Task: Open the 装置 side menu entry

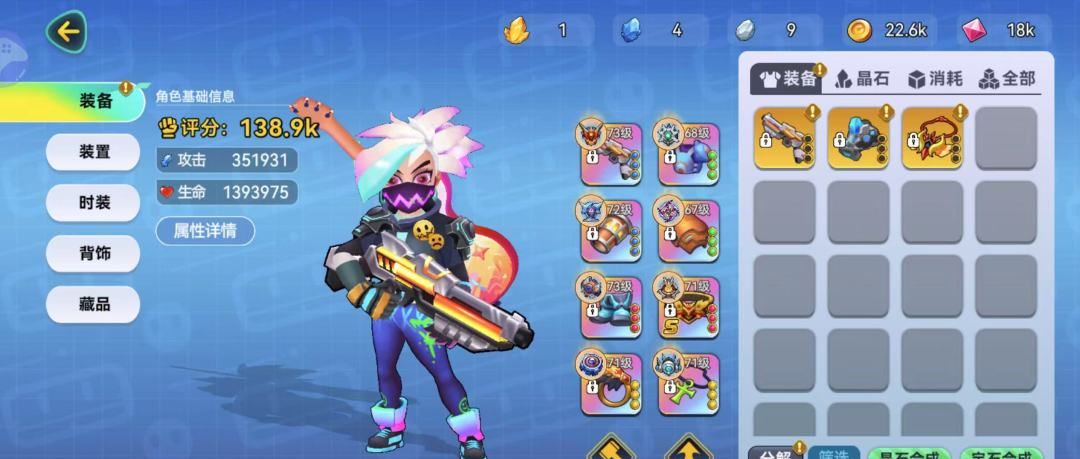Action: coord(94,152)
